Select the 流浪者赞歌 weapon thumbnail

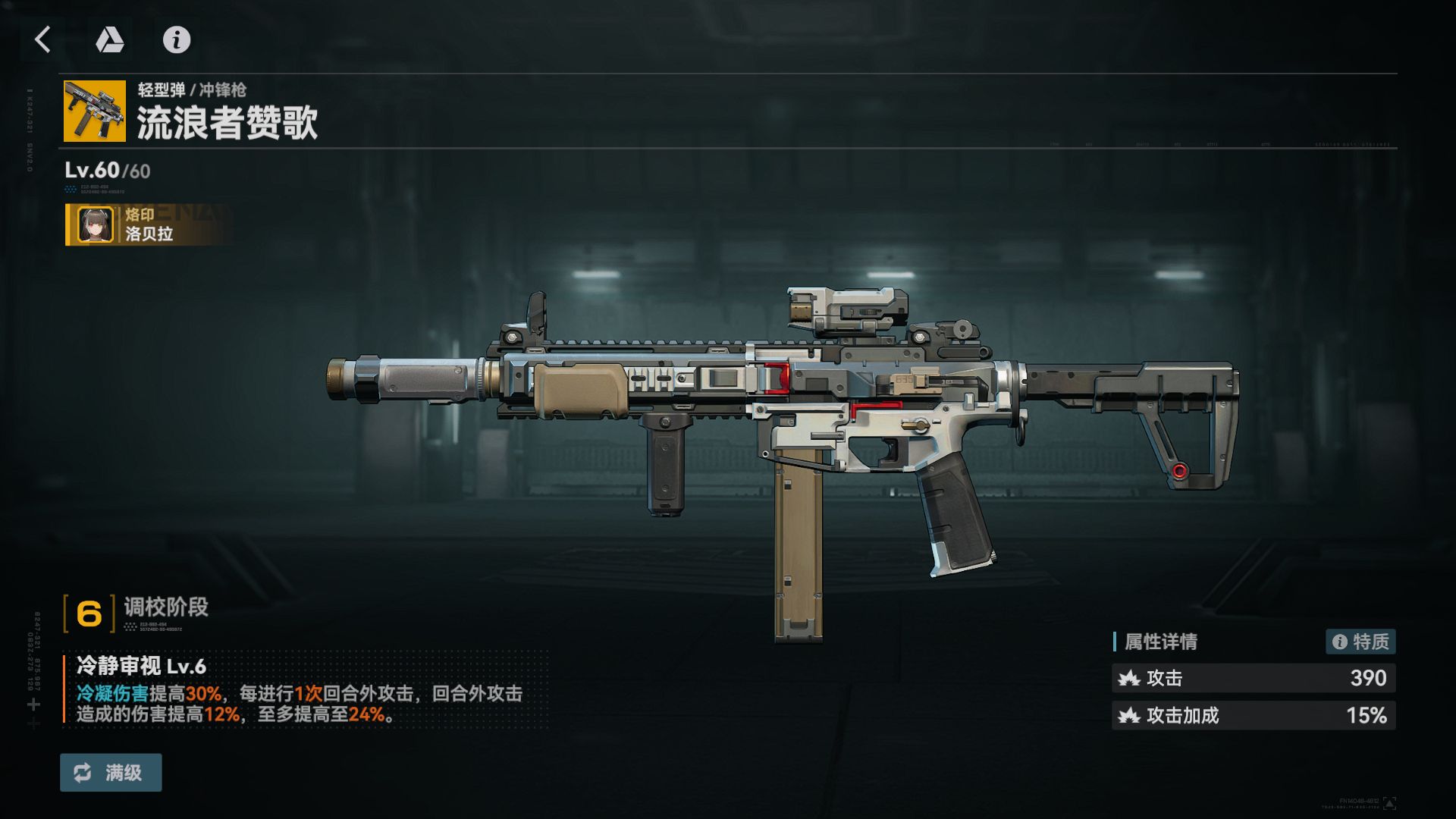95,111
